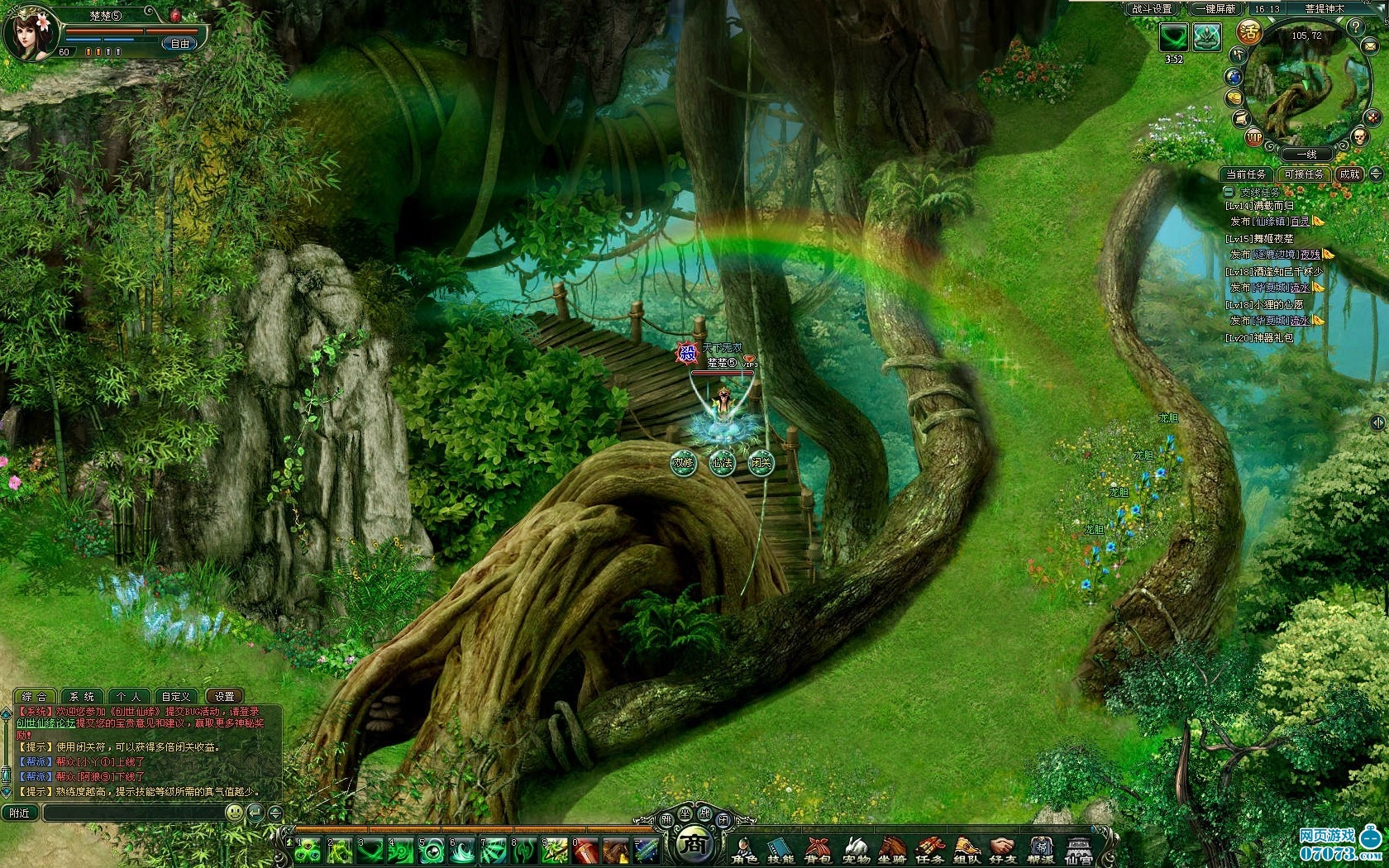Click the chat message input box

(132, 813)
